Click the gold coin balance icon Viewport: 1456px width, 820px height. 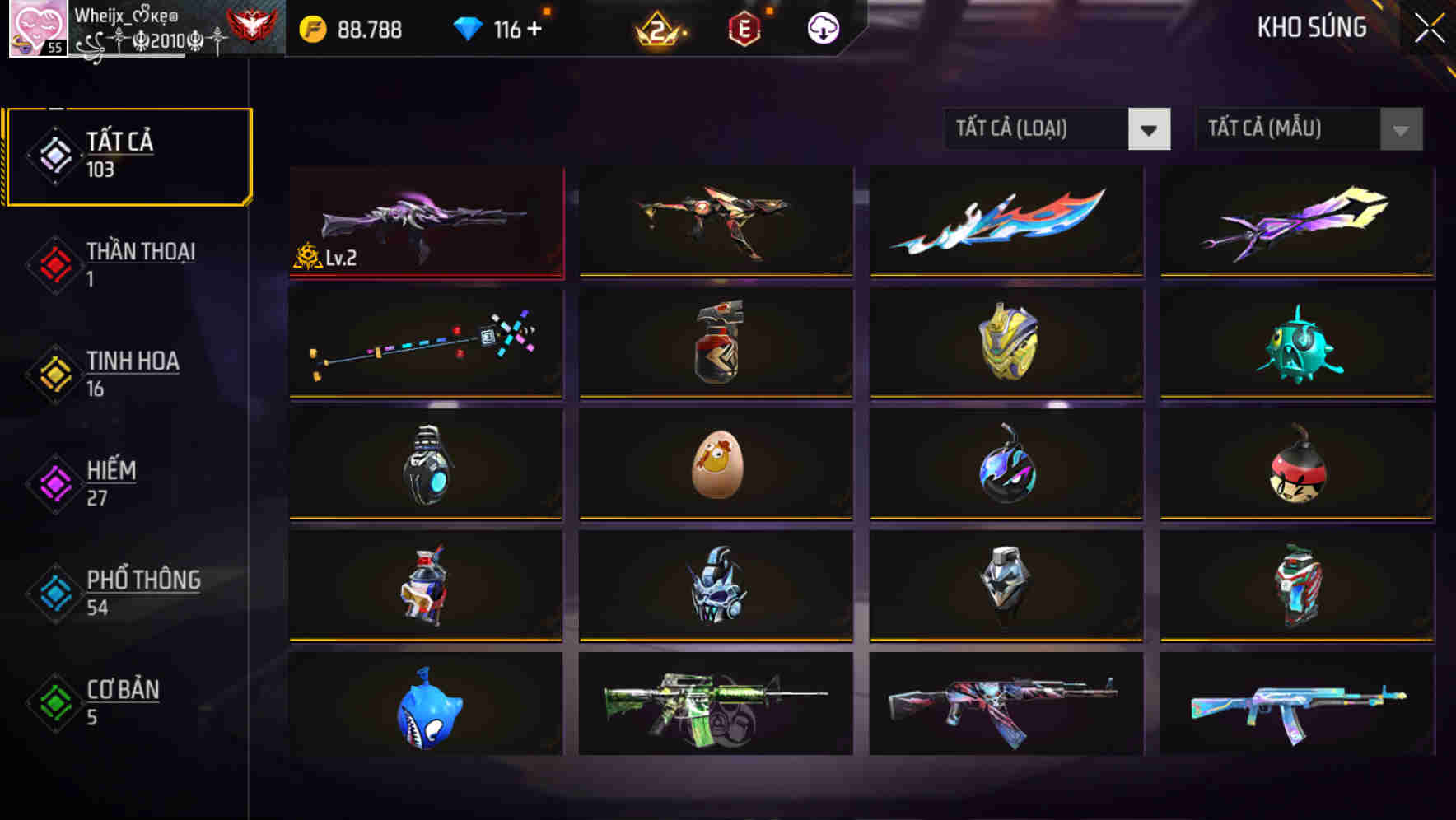pos(311,30)
